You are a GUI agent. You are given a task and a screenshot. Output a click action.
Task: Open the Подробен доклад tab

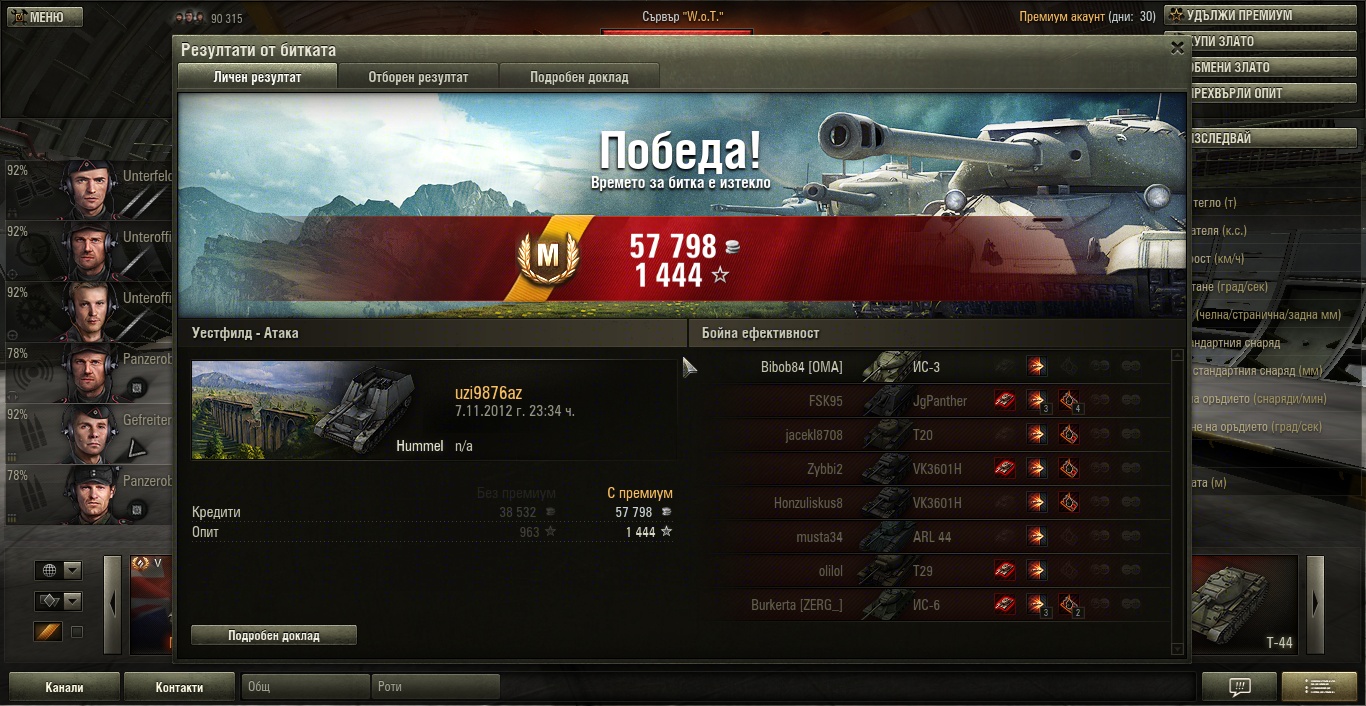[x=579, y=77]
